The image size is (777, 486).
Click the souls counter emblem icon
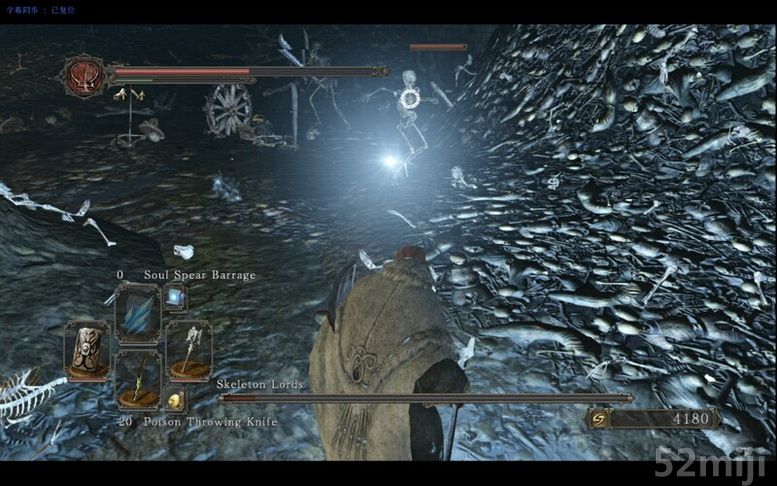click(600, 417)
